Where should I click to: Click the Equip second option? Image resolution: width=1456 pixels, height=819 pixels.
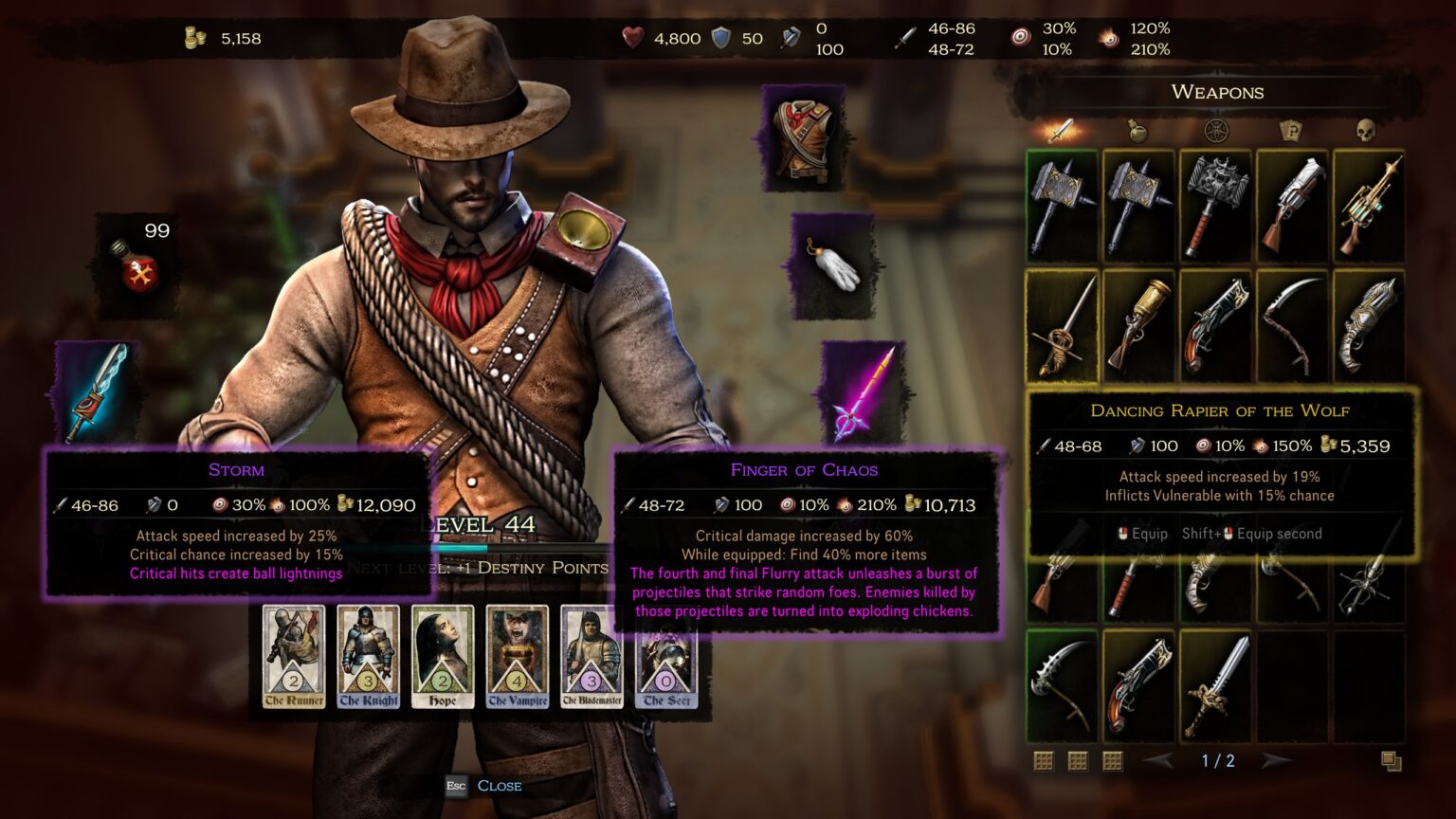[1252, 534]
